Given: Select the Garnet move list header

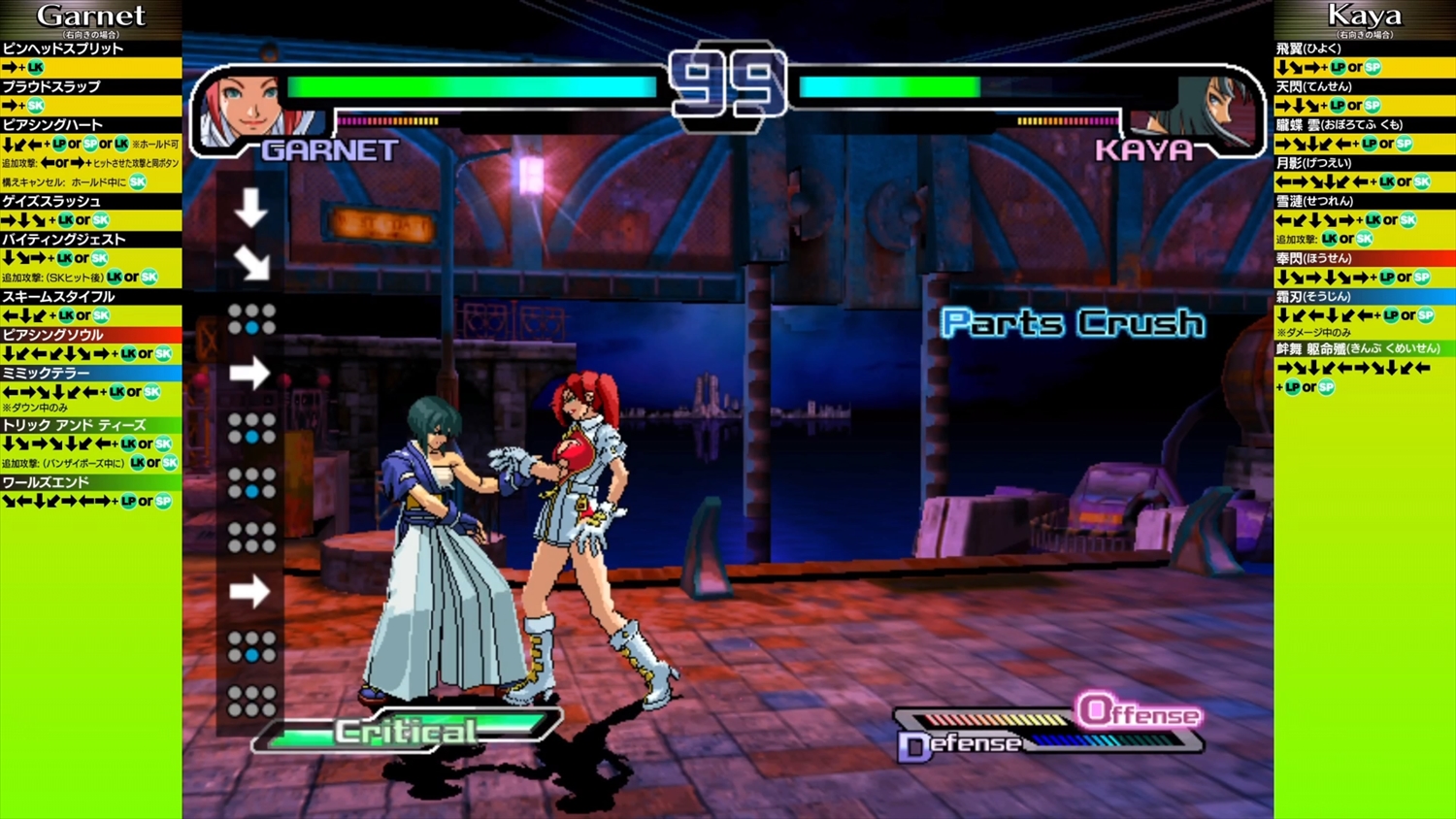Looking at the screenshot, I should [90, 16].
